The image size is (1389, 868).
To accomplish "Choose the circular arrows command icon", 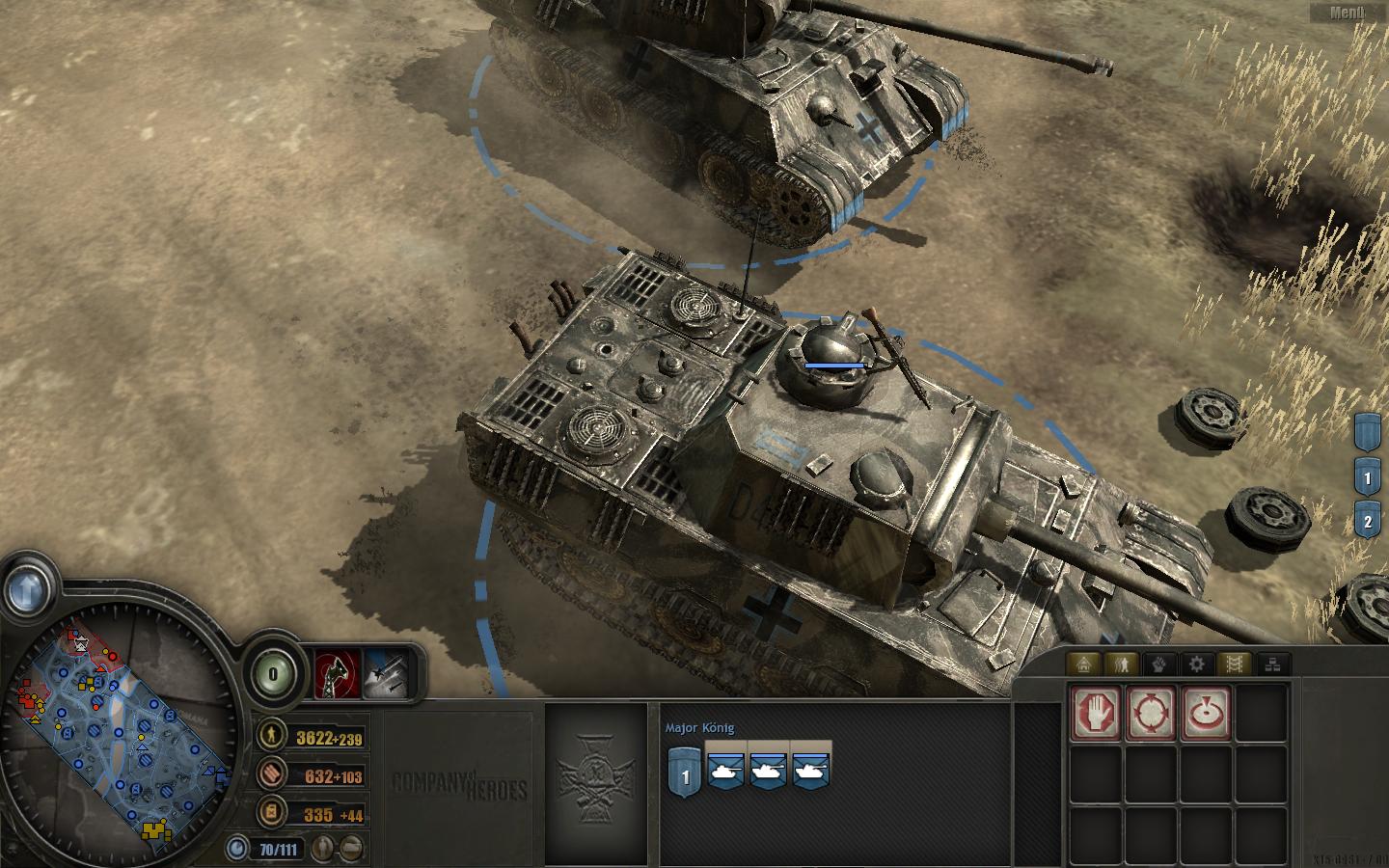I will [x=1152, y=713].
